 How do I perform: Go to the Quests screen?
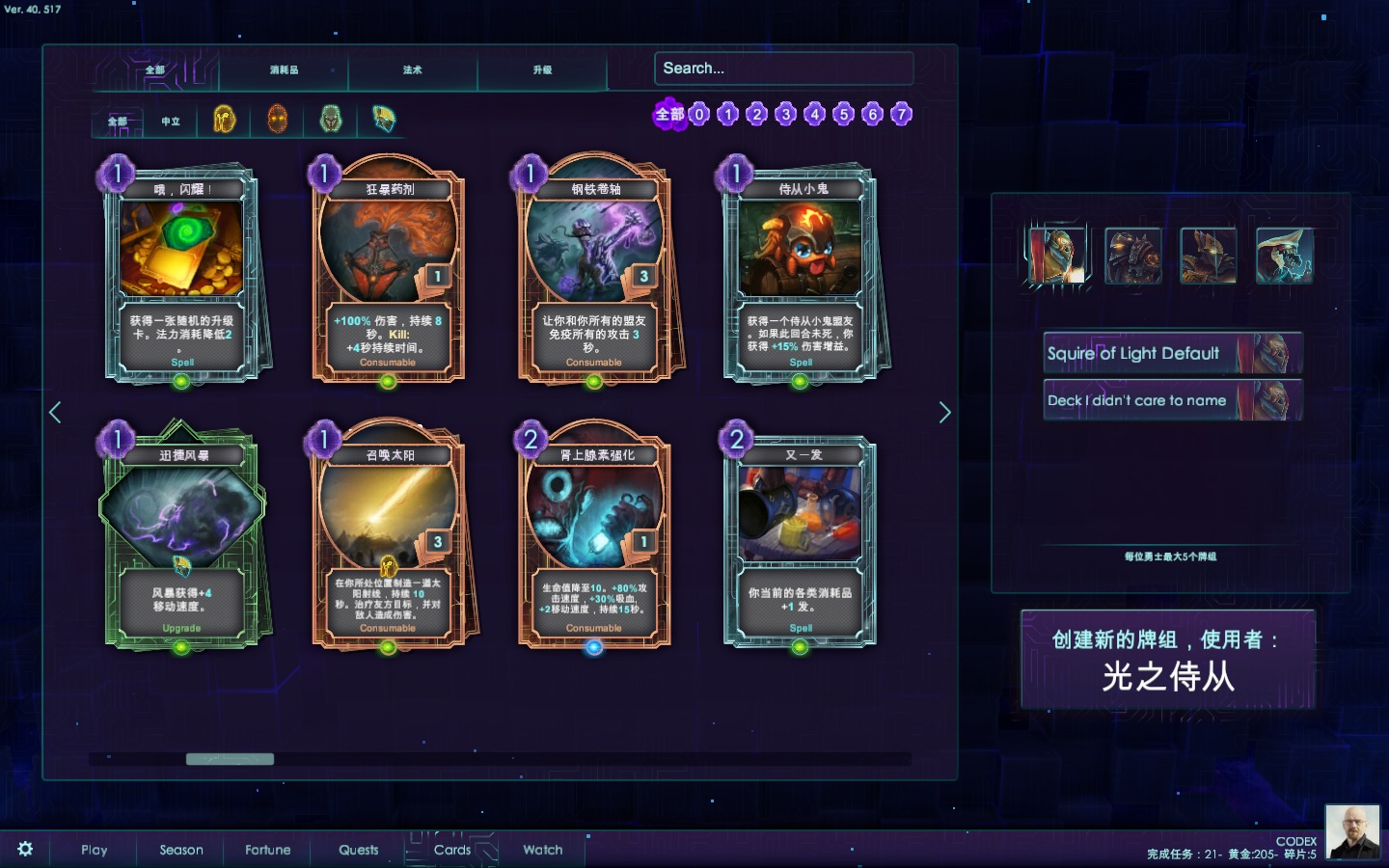pyautogui.click(x=358, y=850)
